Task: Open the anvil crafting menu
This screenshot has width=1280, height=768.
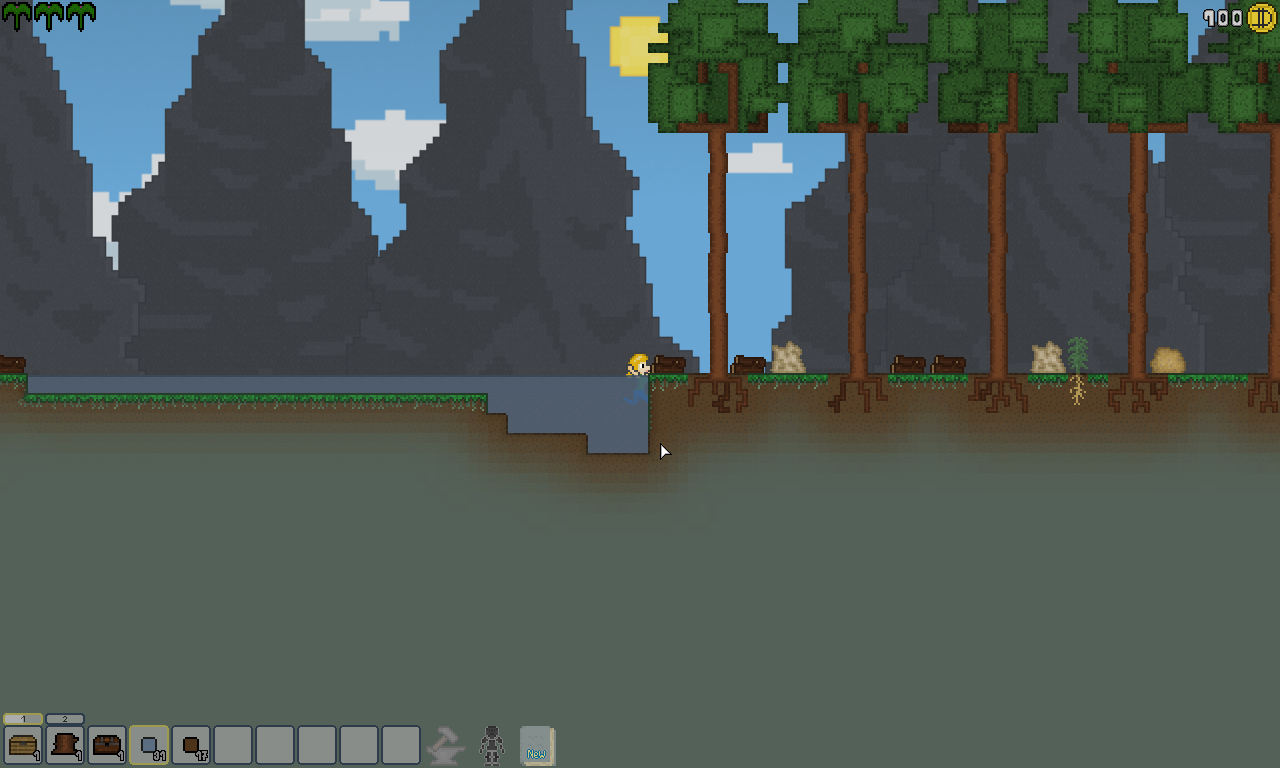Action: pyautogui.click(x=445, y=746)
